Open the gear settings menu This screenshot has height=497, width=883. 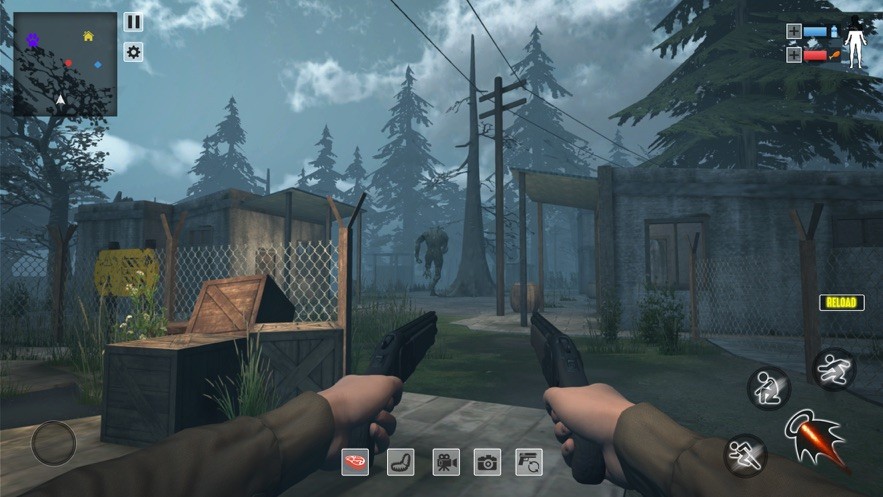pos(133,52)
